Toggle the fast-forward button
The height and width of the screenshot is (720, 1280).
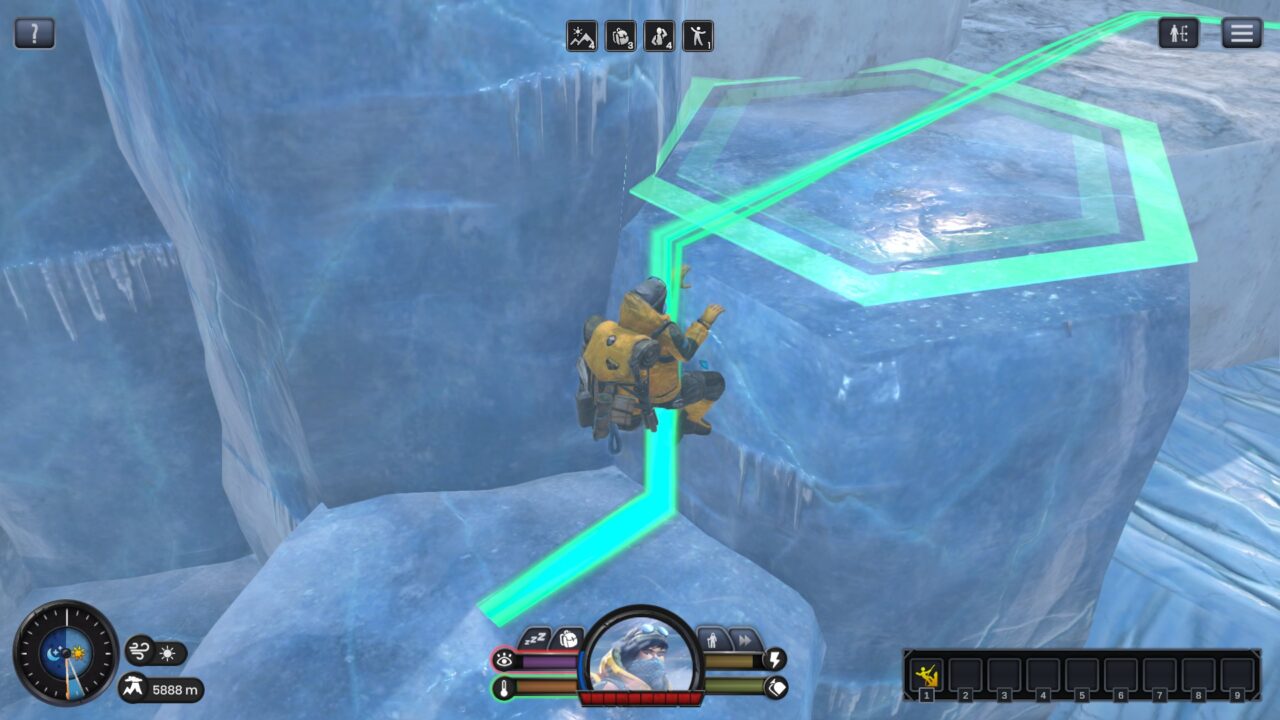pyautogui.click(x=744, y=638)
